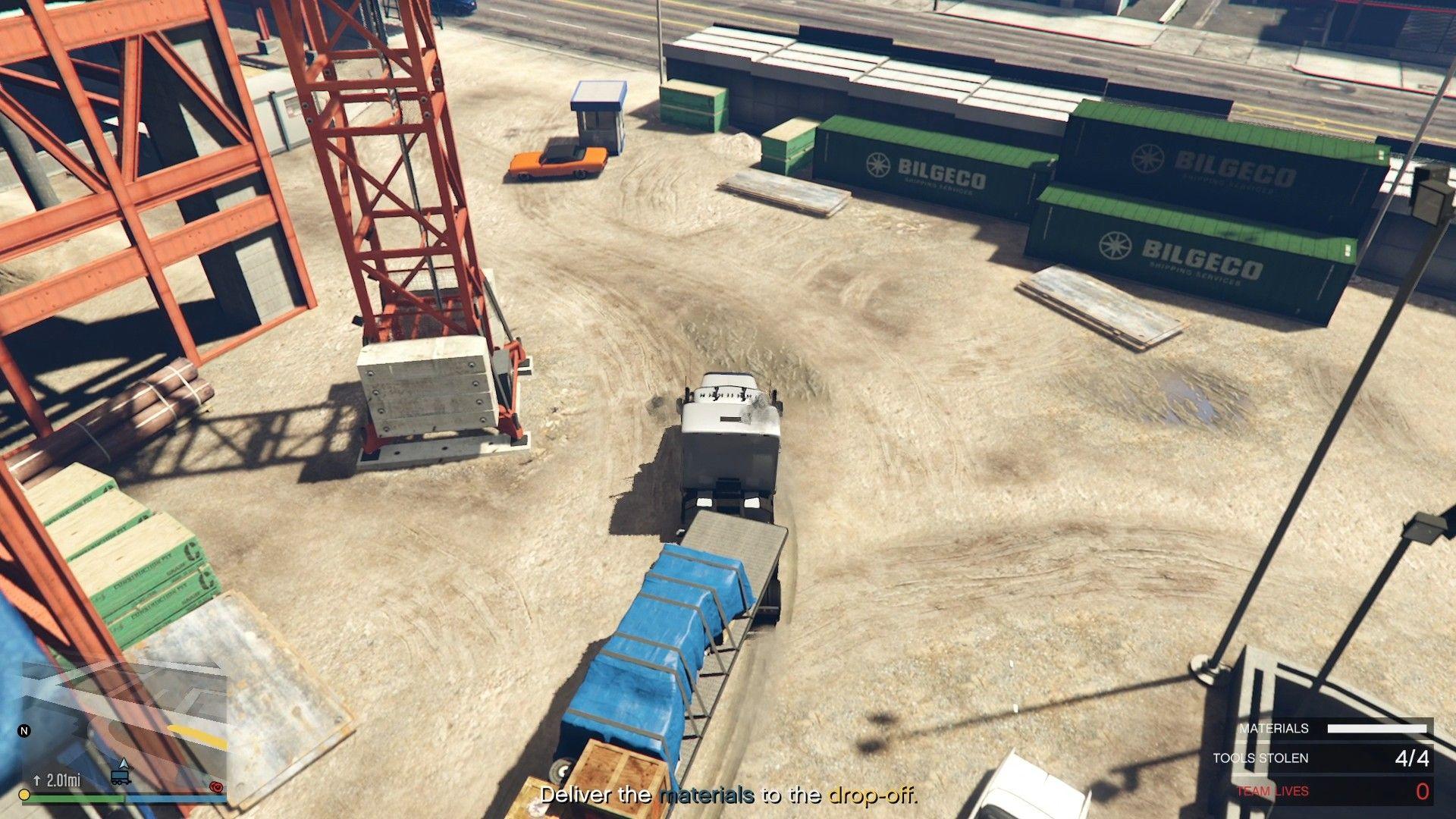
Task: Click the yellow waypoint dot left of the health bar
Action: (x=24, y=795)
